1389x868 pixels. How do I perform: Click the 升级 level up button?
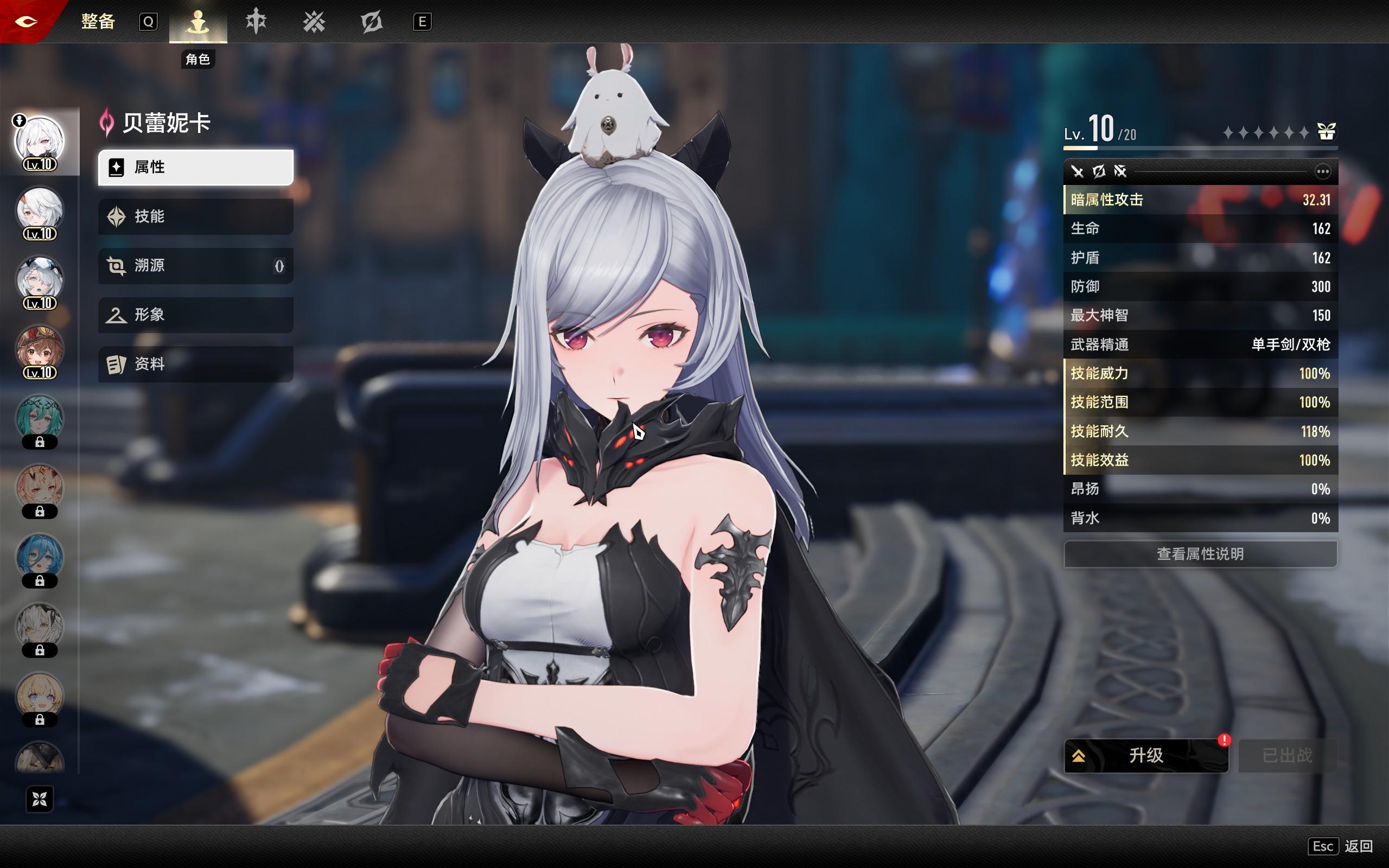pyautogui.click(x=1145, y=756)
